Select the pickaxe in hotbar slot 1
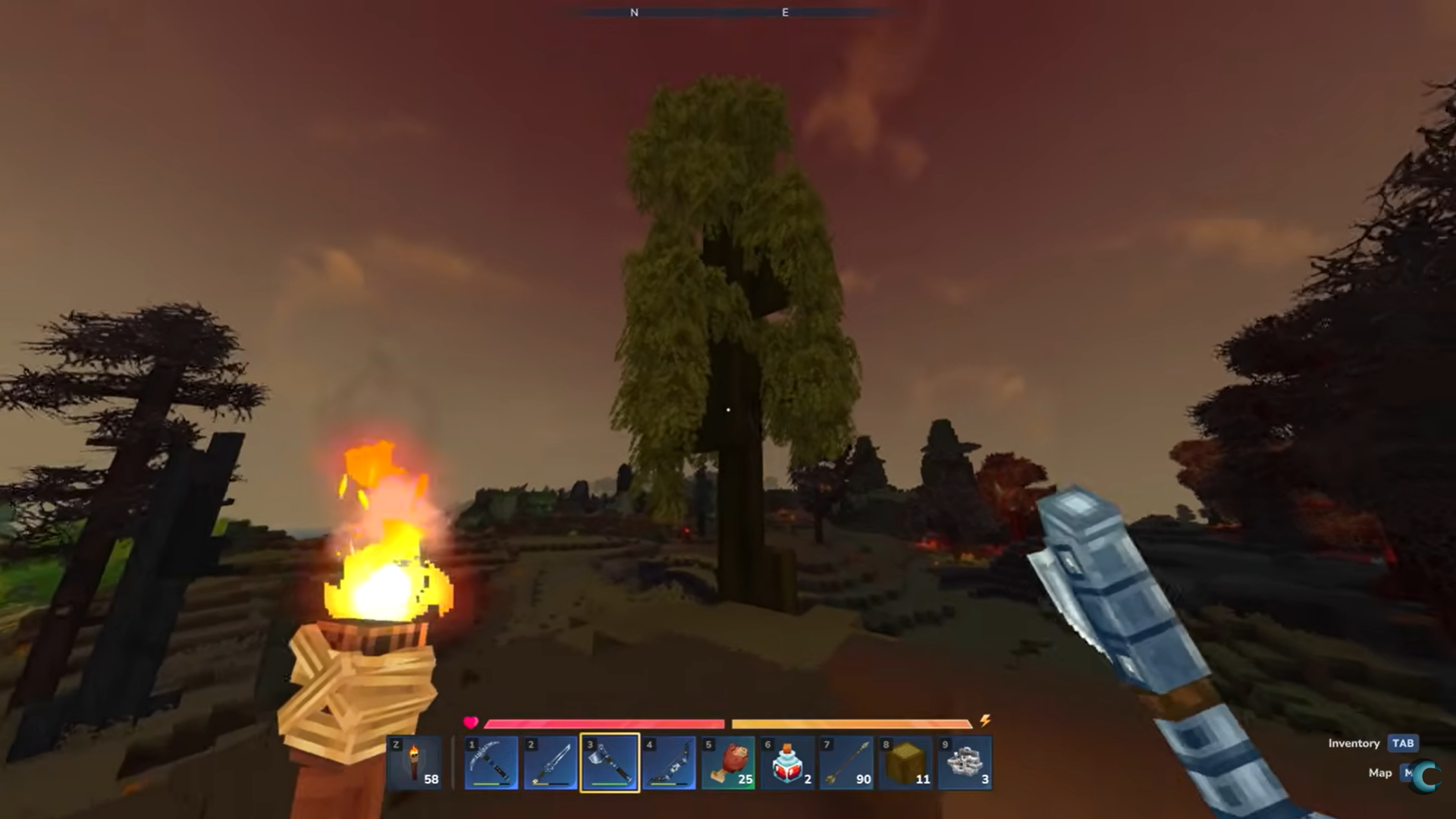 (491, 764)
